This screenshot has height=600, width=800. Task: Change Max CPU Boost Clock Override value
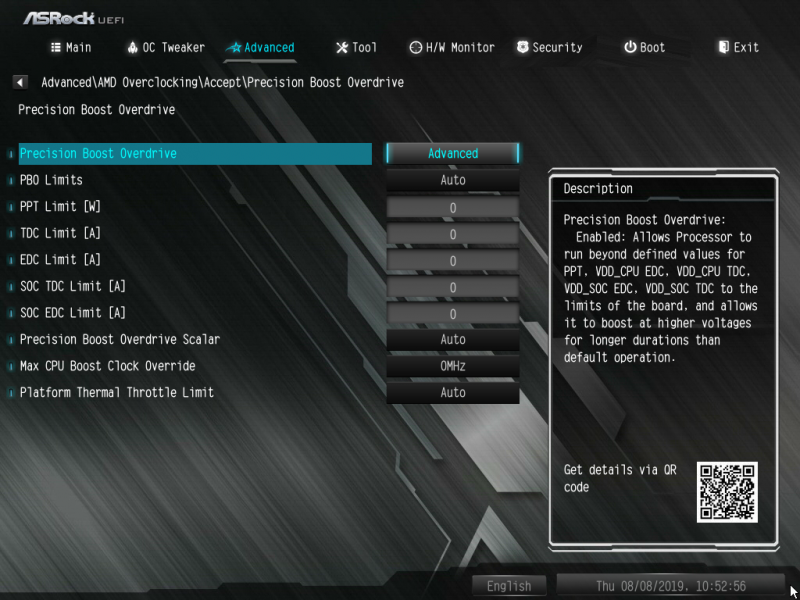[x=453, y=366]
